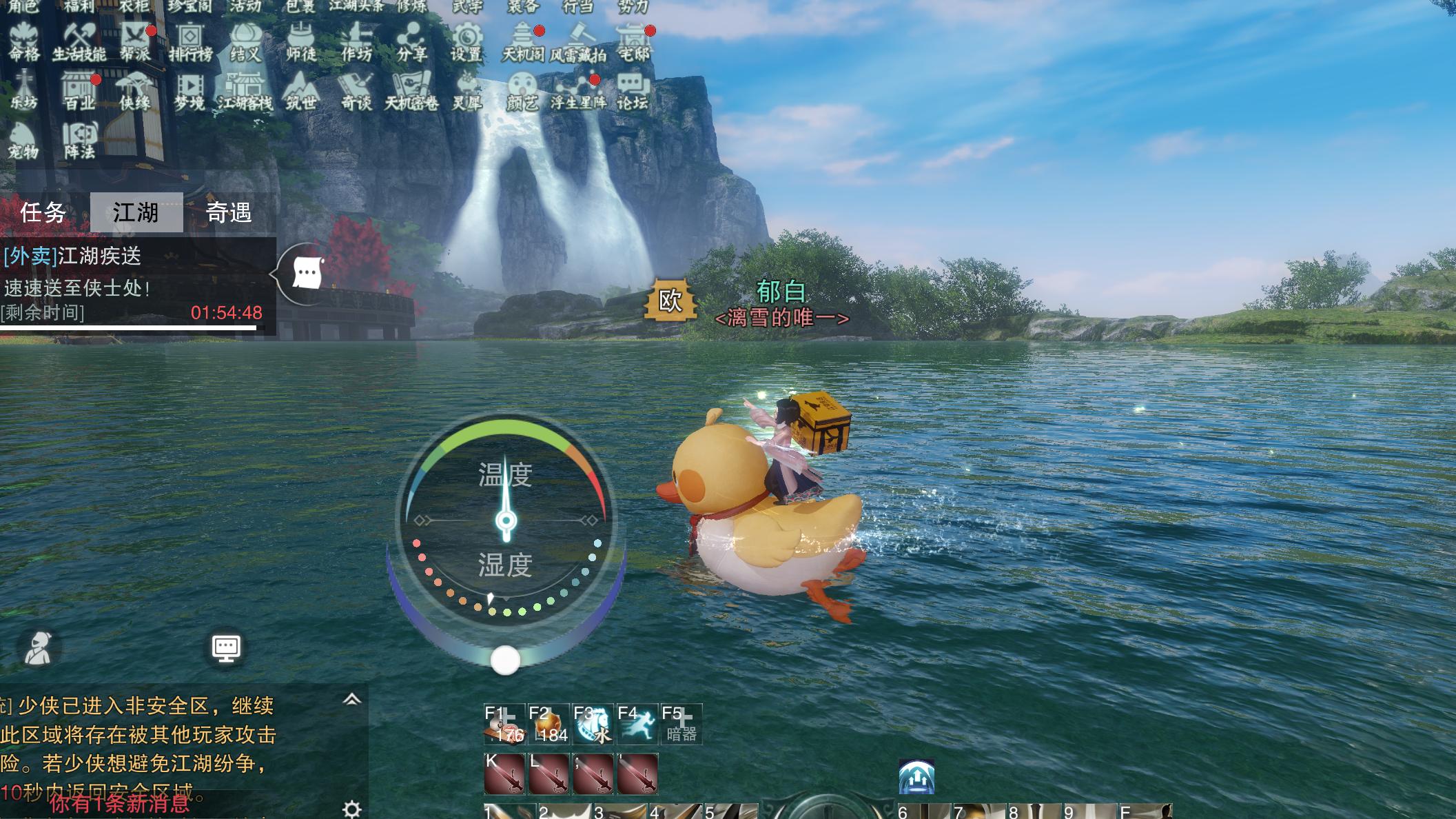Open the 帮派 guild menu

point(135,41)
